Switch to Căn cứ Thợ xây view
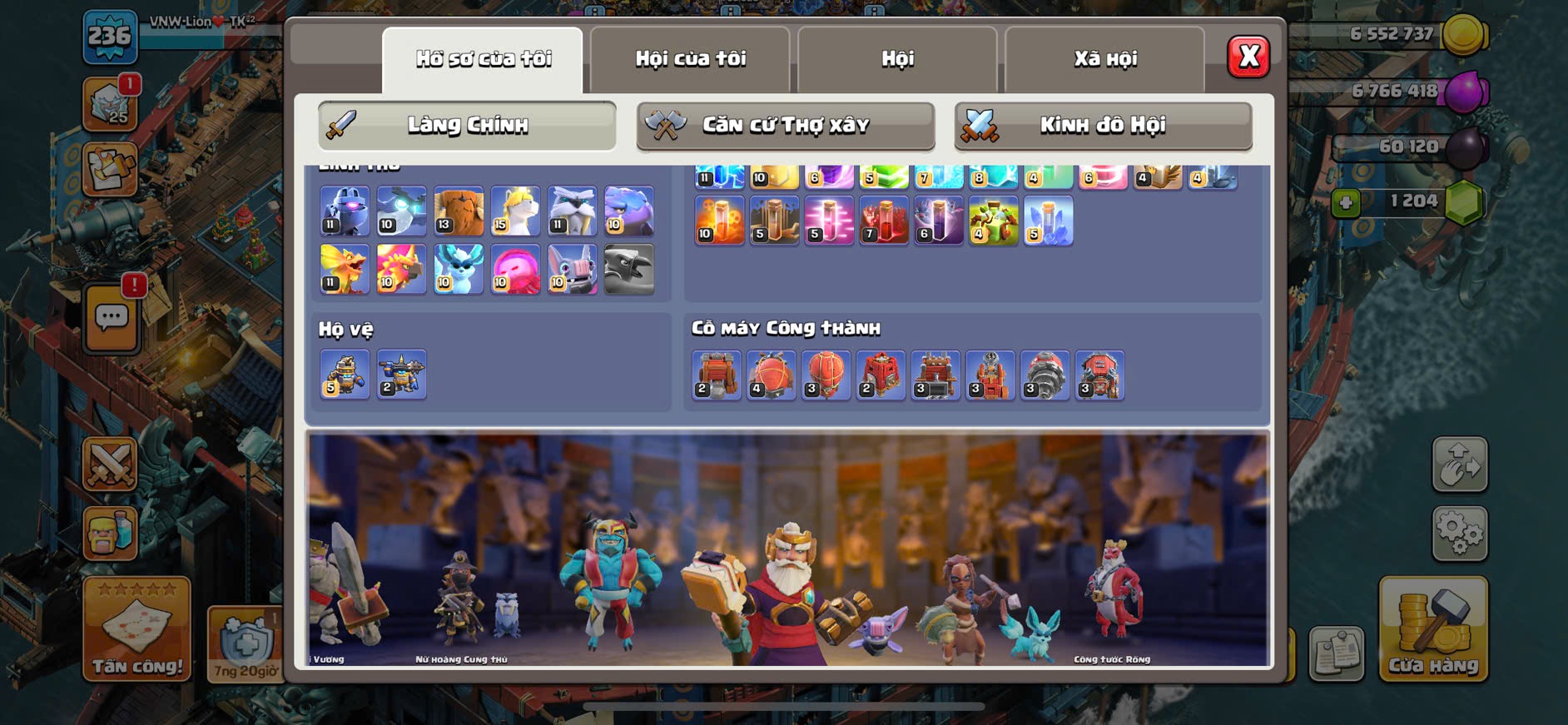 [x=785, y=126]
